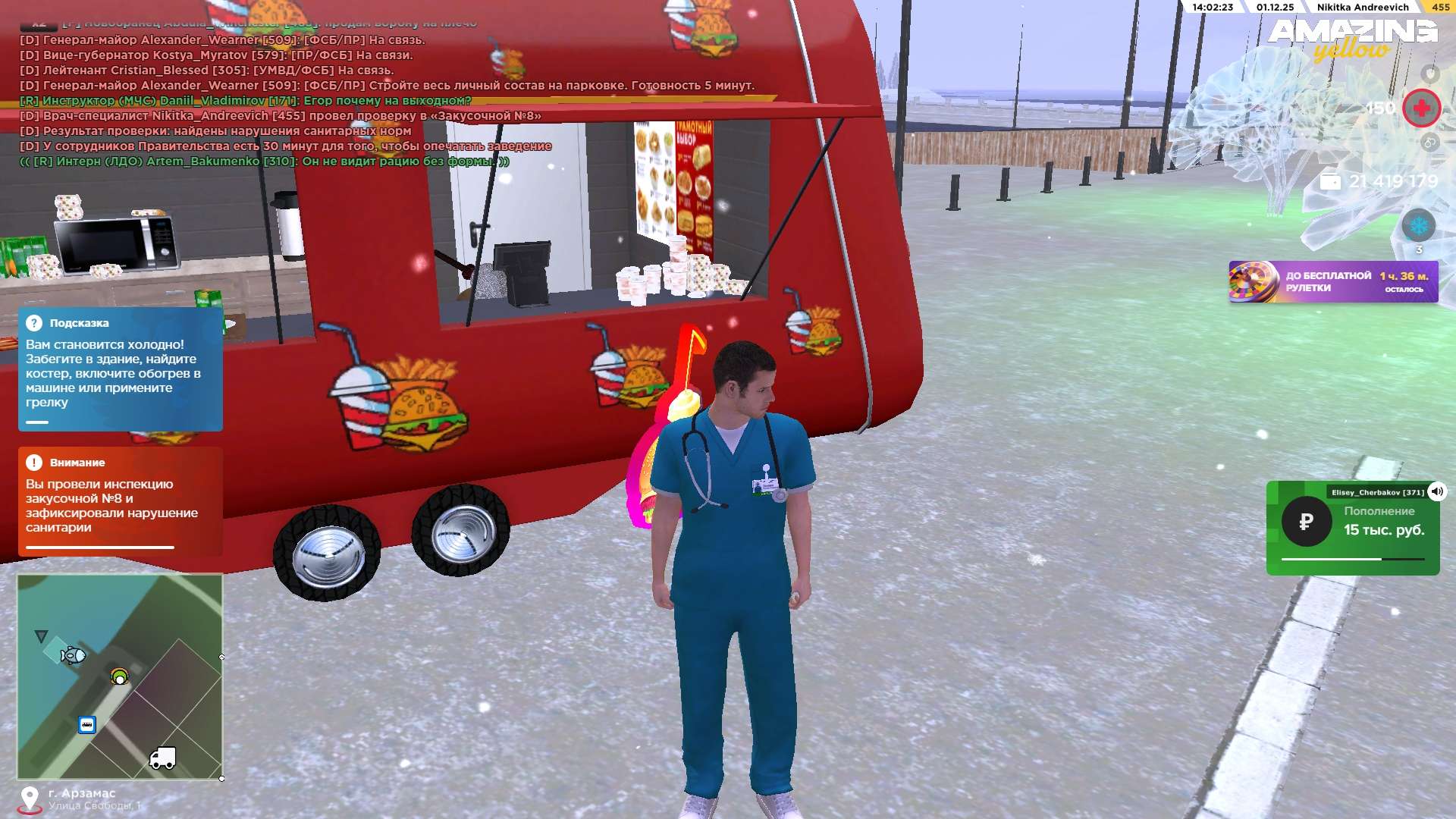The image size is (1456, 819).
Task: Click the shield armor icon
Action: pos(1430,74)
